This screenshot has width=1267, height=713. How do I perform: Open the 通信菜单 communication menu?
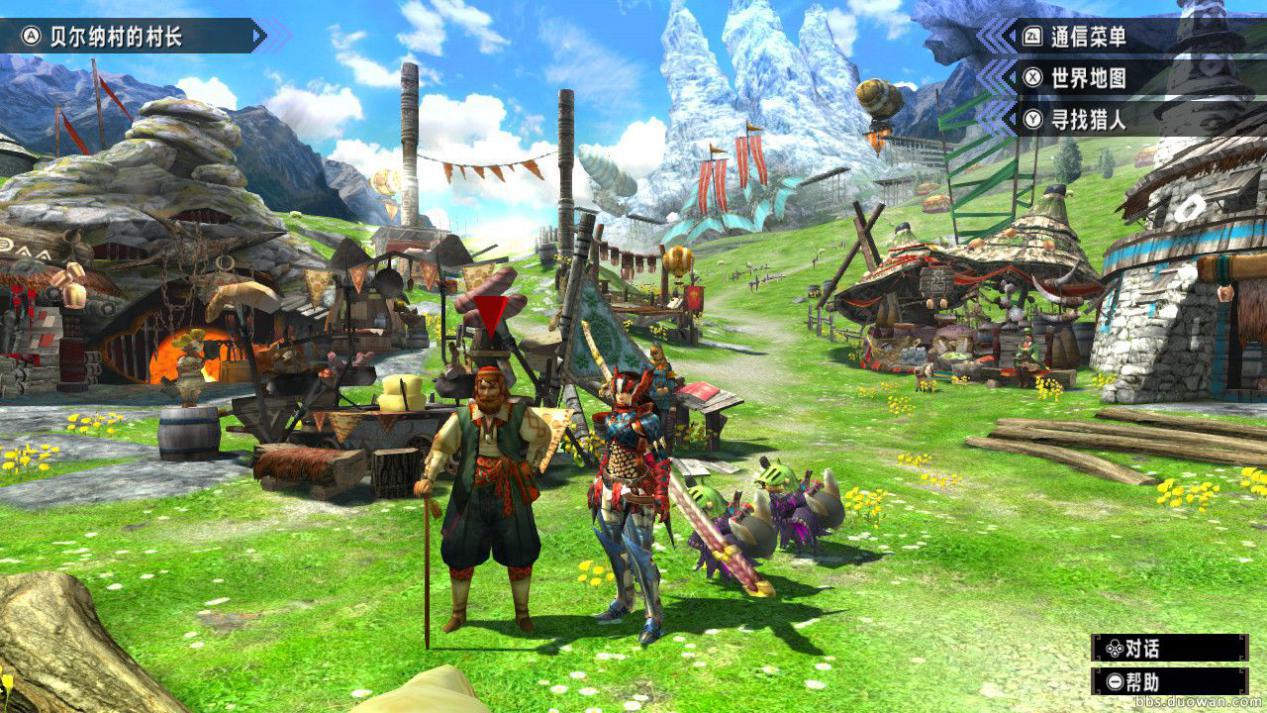1088,38
